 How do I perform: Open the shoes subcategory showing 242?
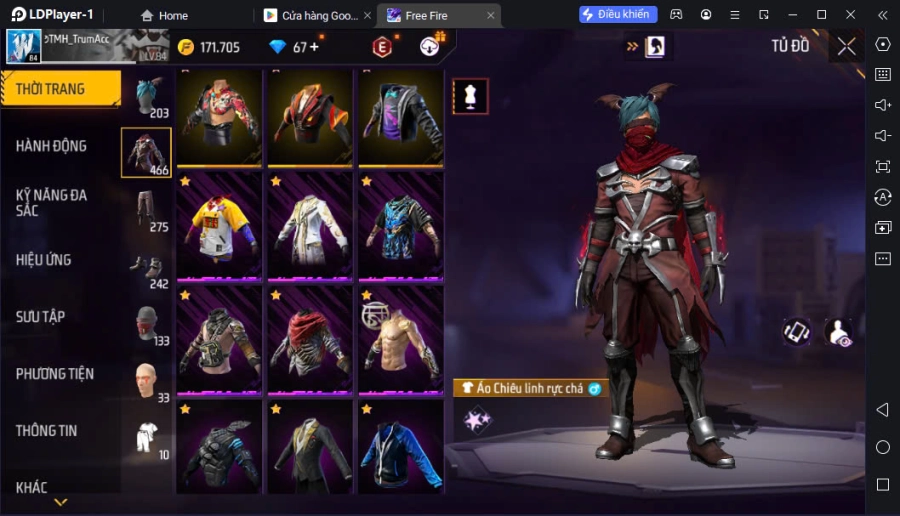click(146, 268)
